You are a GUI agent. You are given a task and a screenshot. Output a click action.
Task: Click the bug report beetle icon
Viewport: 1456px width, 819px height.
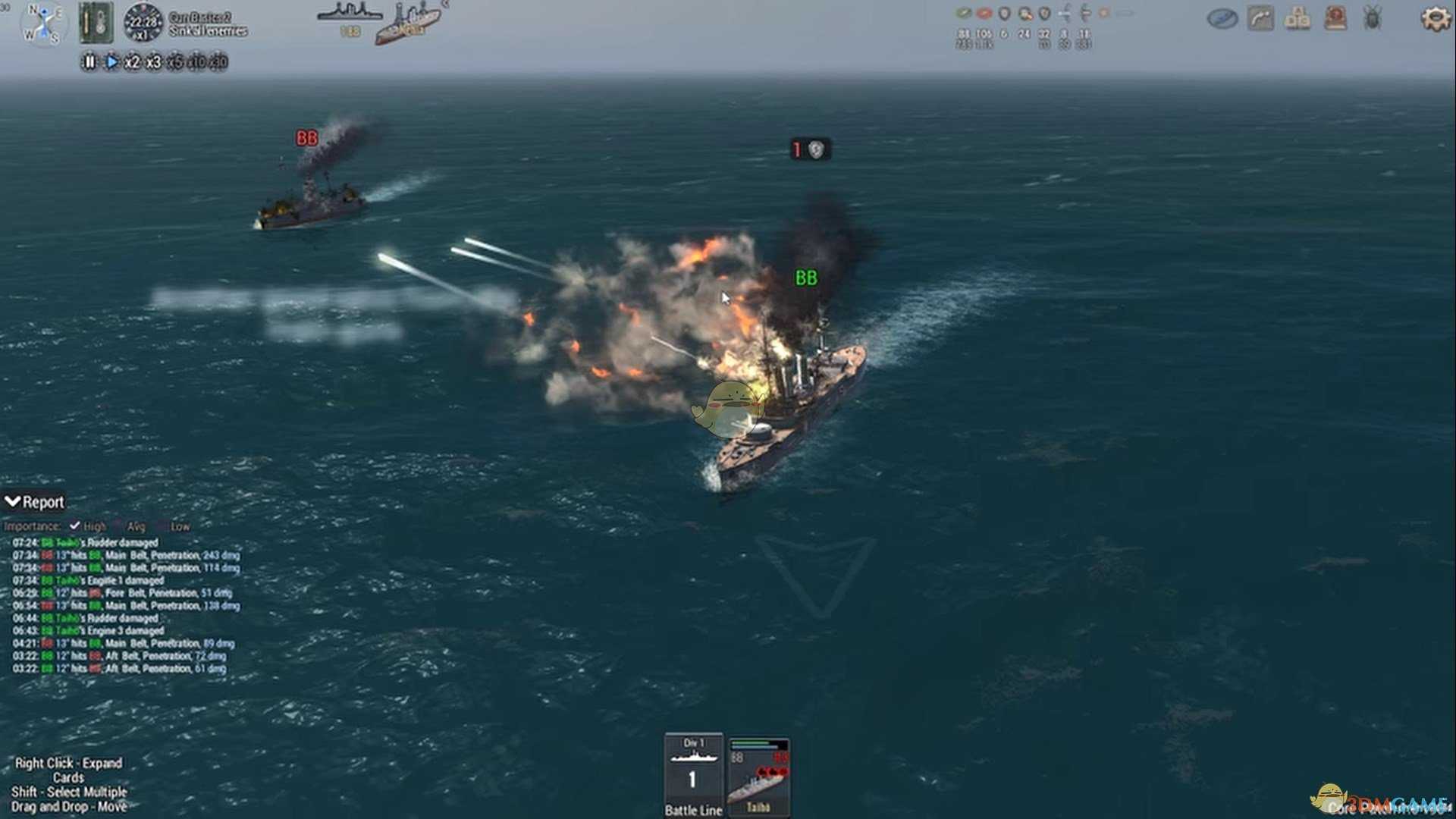pos(1372,18)
